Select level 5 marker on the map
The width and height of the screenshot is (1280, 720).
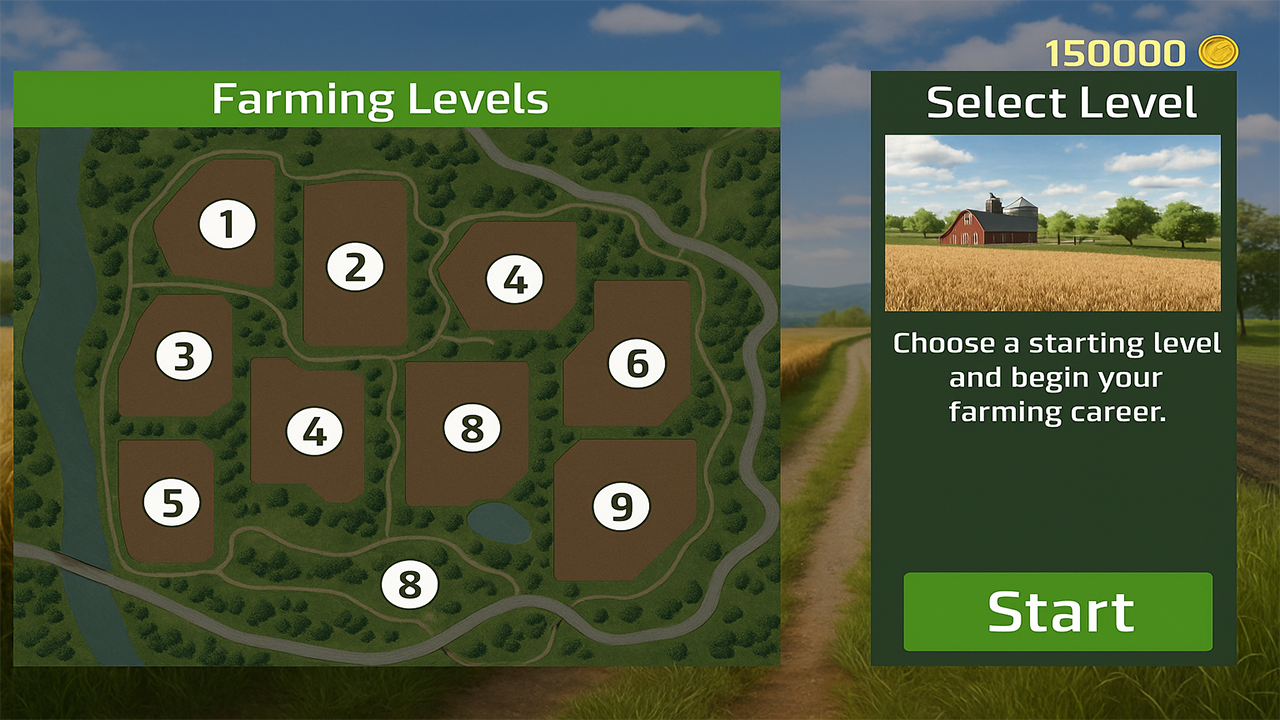click(x=172, y=501)
